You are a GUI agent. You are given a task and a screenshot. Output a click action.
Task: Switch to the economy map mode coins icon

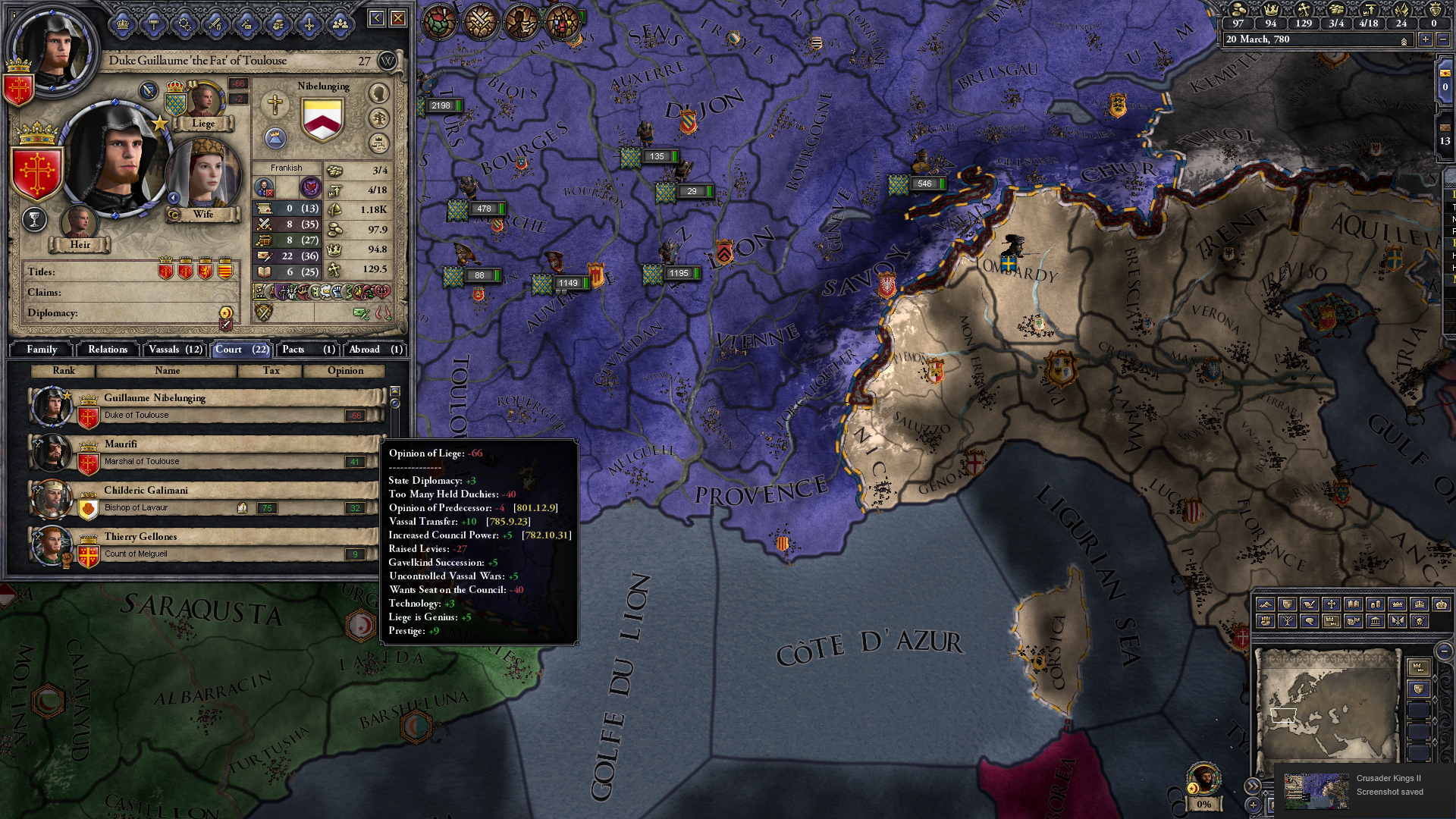coord(1375,604)
